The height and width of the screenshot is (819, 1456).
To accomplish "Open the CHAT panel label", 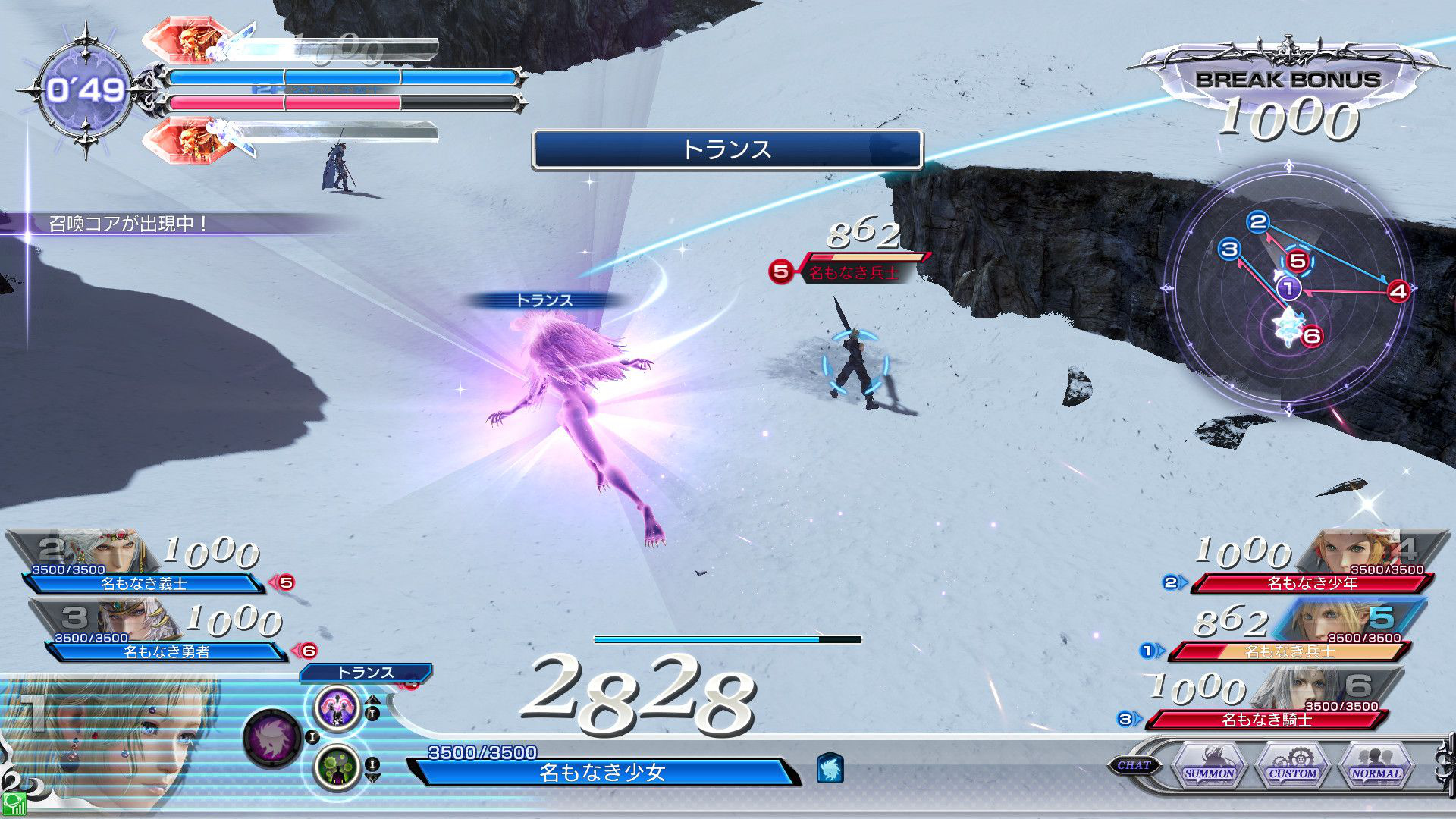I will [1134, 765].
